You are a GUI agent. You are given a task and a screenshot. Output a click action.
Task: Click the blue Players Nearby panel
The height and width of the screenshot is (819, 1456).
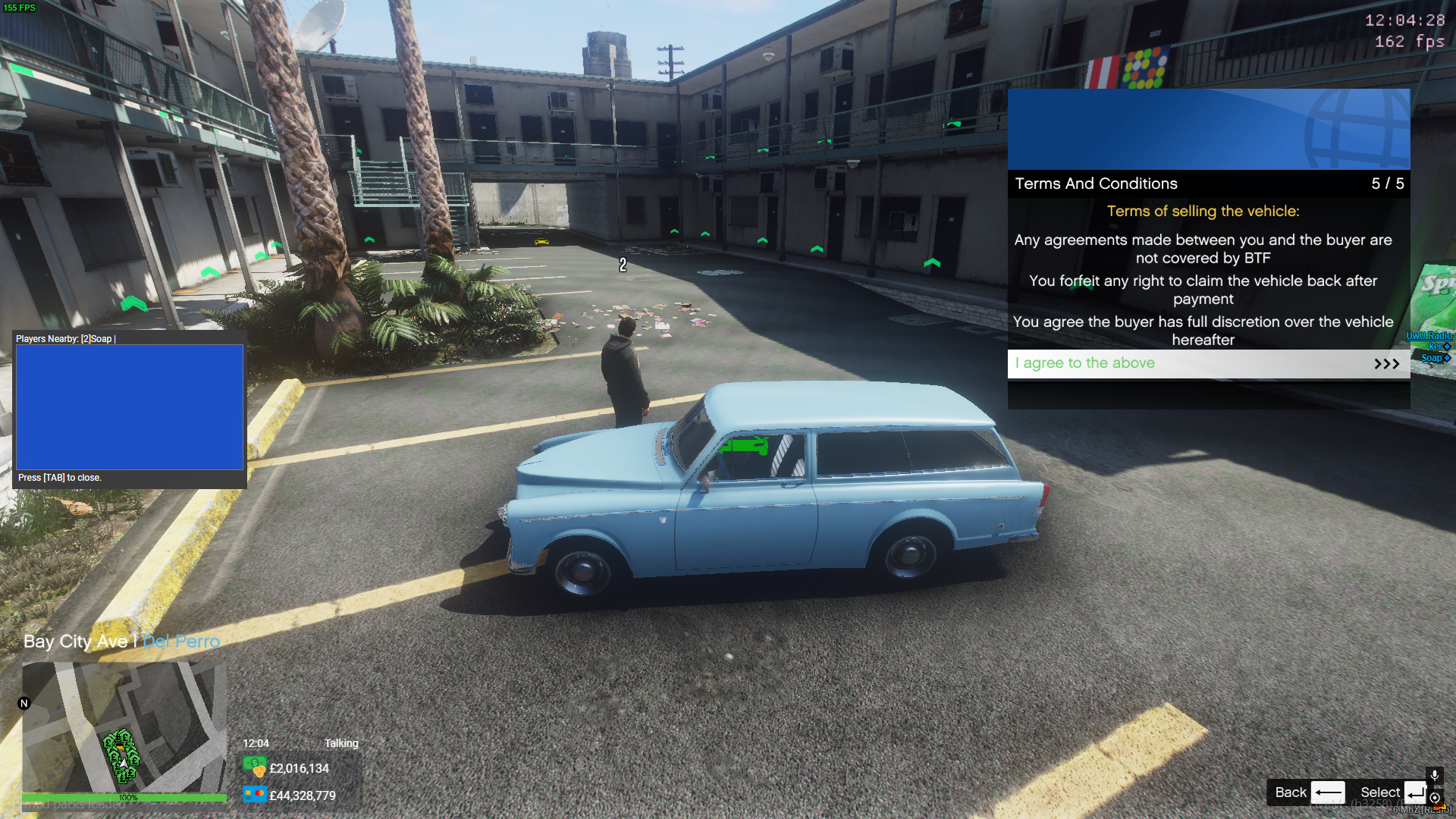click(x=130, y=407)
